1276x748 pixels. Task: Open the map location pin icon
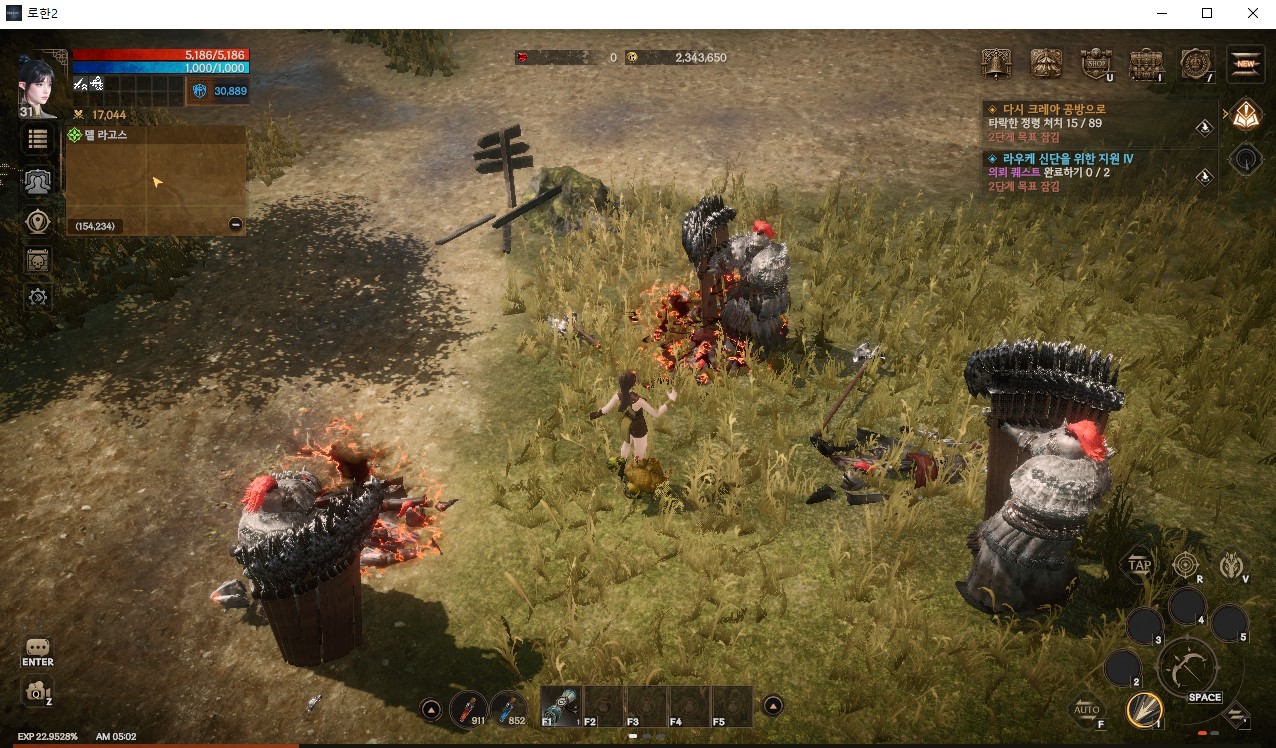tap(38, 221)
